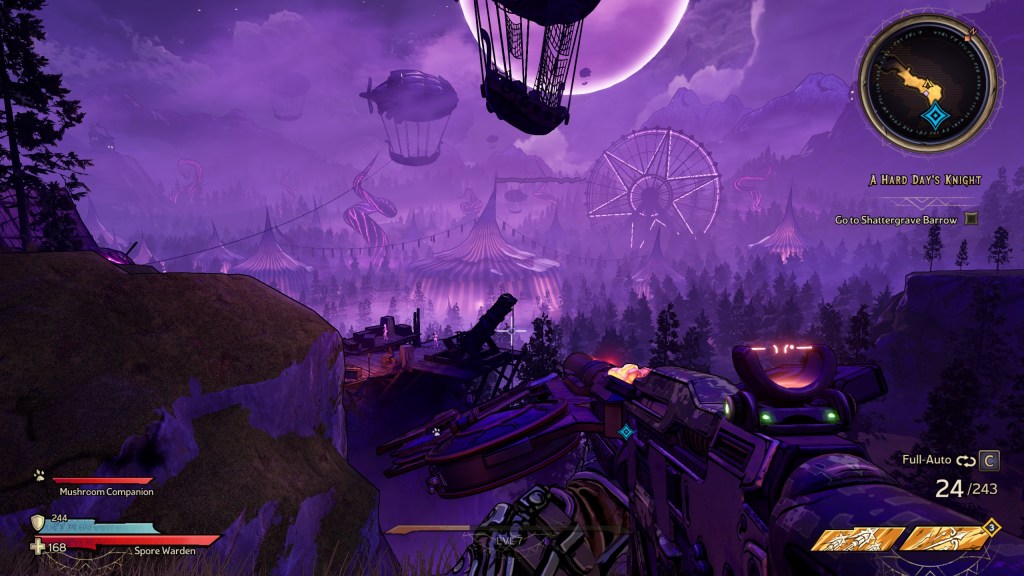Click the health cross icon
Image resolution: width=1024 pixels, height=576 pixels.
point(38,546)
